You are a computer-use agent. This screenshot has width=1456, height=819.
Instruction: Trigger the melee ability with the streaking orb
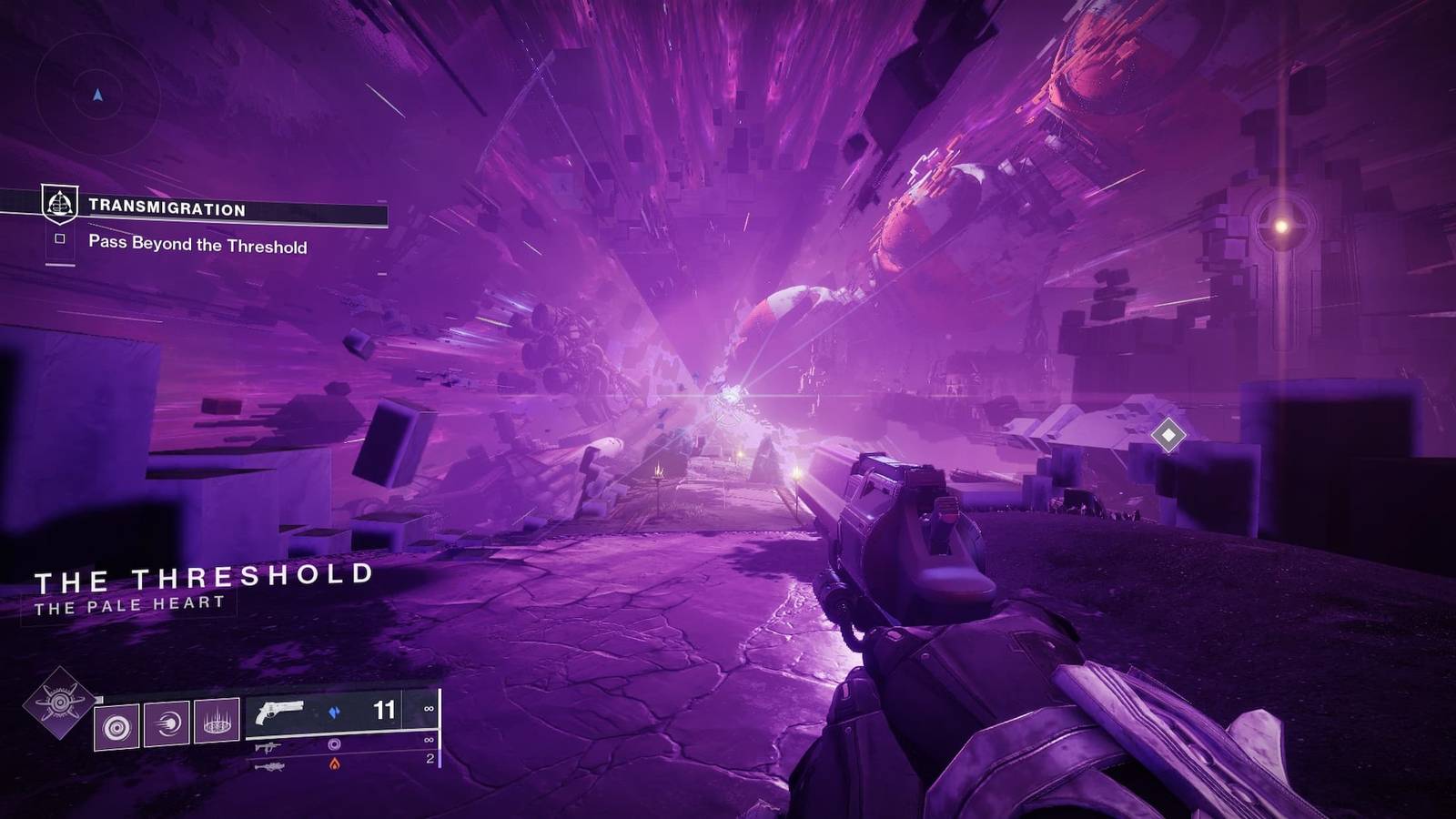point(167,723)
